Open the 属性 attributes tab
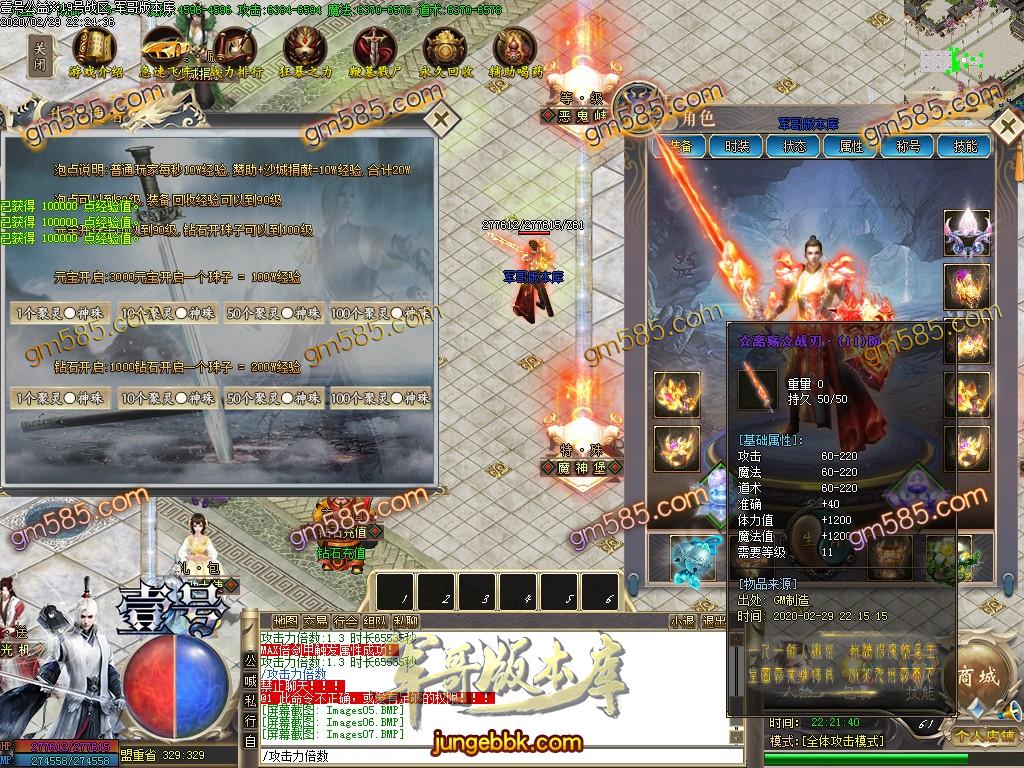 coord(851,146)
